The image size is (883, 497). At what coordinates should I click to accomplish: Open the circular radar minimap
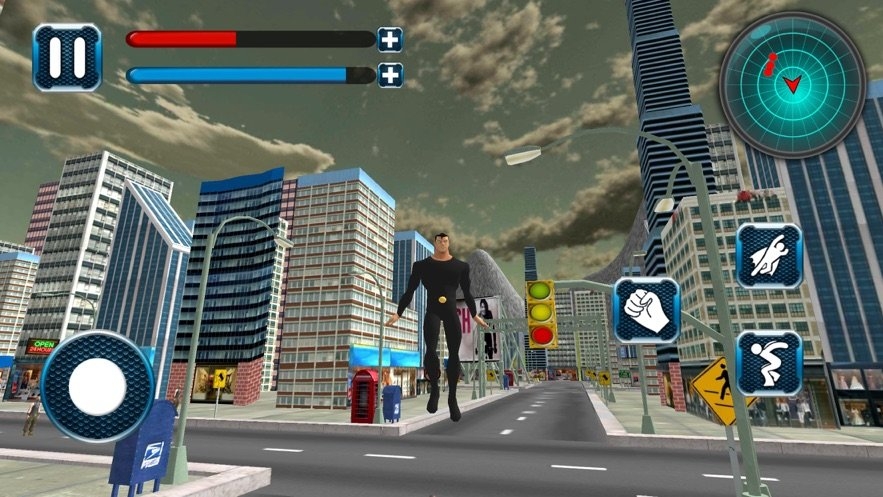[792, 84]
